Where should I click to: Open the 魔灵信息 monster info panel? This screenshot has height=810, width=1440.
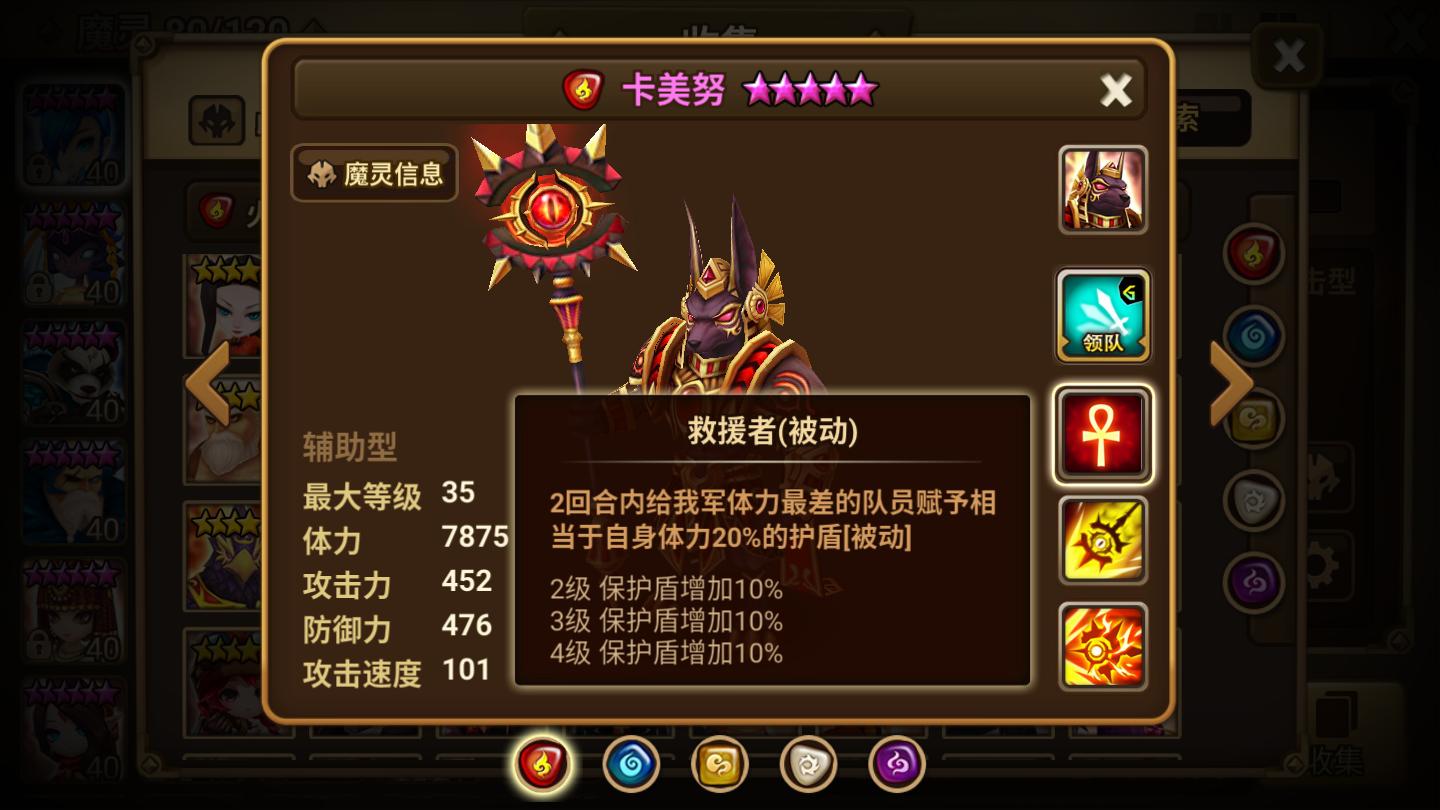373,174
